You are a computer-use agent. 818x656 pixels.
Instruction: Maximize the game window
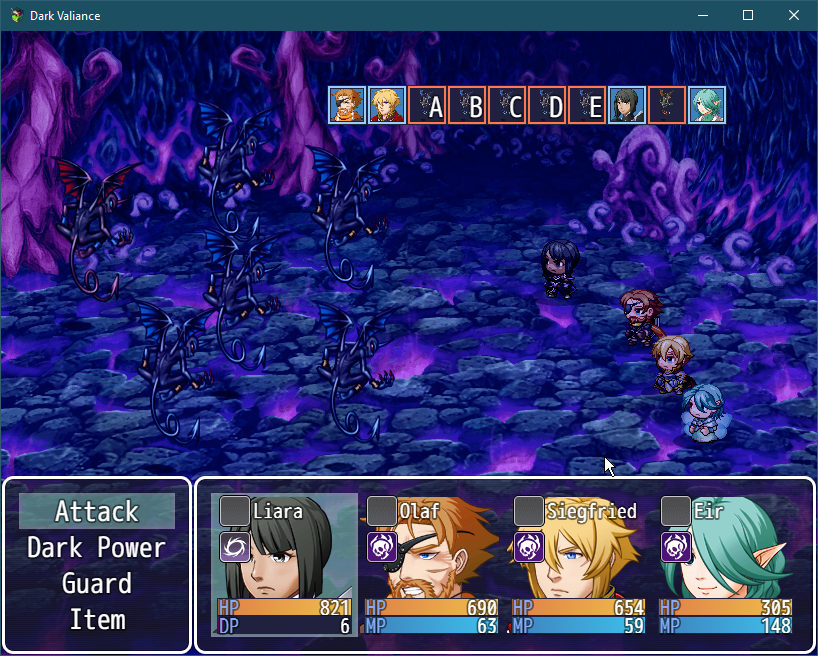point(748,16)
